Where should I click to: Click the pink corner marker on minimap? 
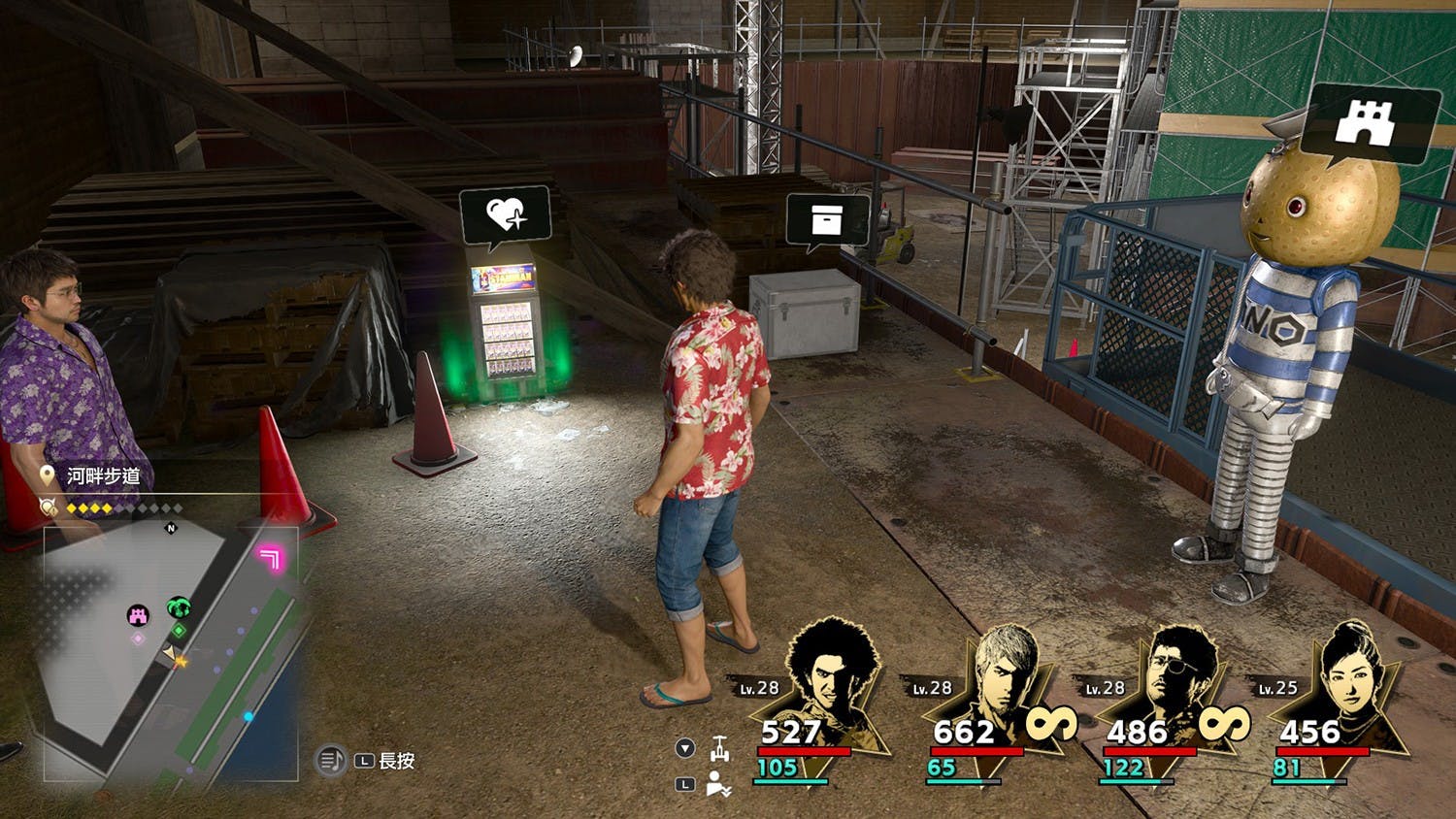(269, 557)
